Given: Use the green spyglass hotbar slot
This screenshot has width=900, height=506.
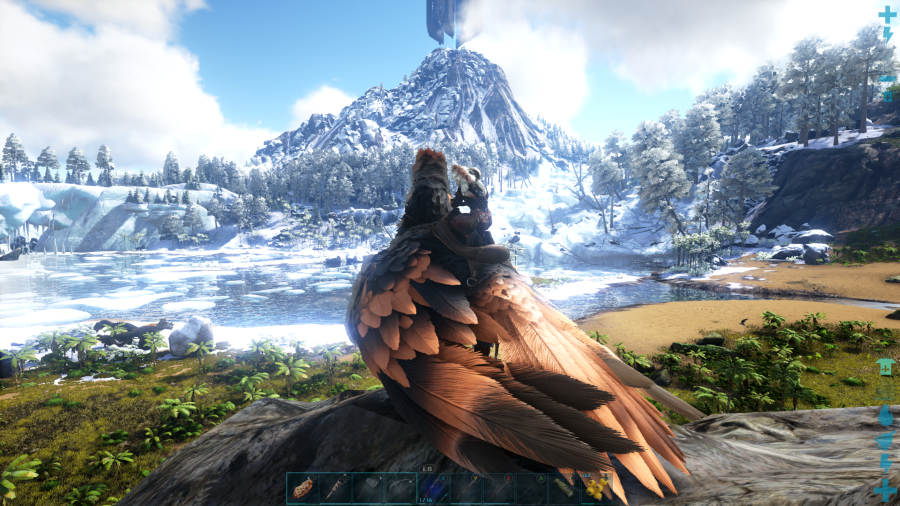Looking at the screenshot, I should pyautogui.click(x=565, y=488).
